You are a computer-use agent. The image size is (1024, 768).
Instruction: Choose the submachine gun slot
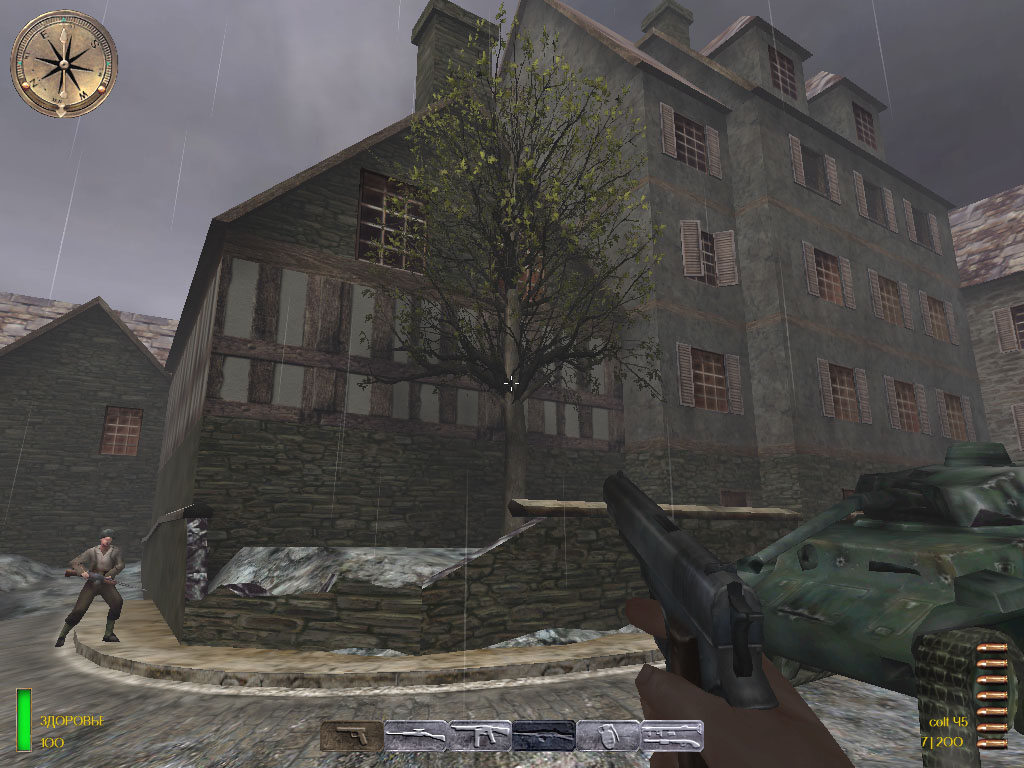(480, 736)
